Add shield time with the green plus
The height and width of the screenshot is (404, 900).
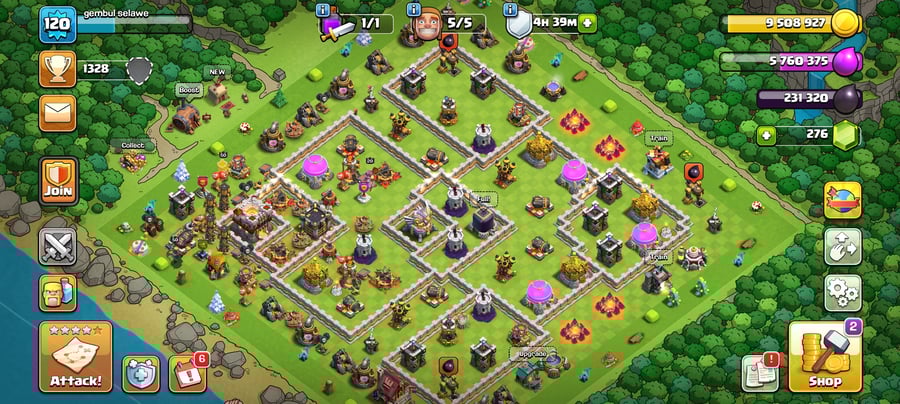point(587,22)
